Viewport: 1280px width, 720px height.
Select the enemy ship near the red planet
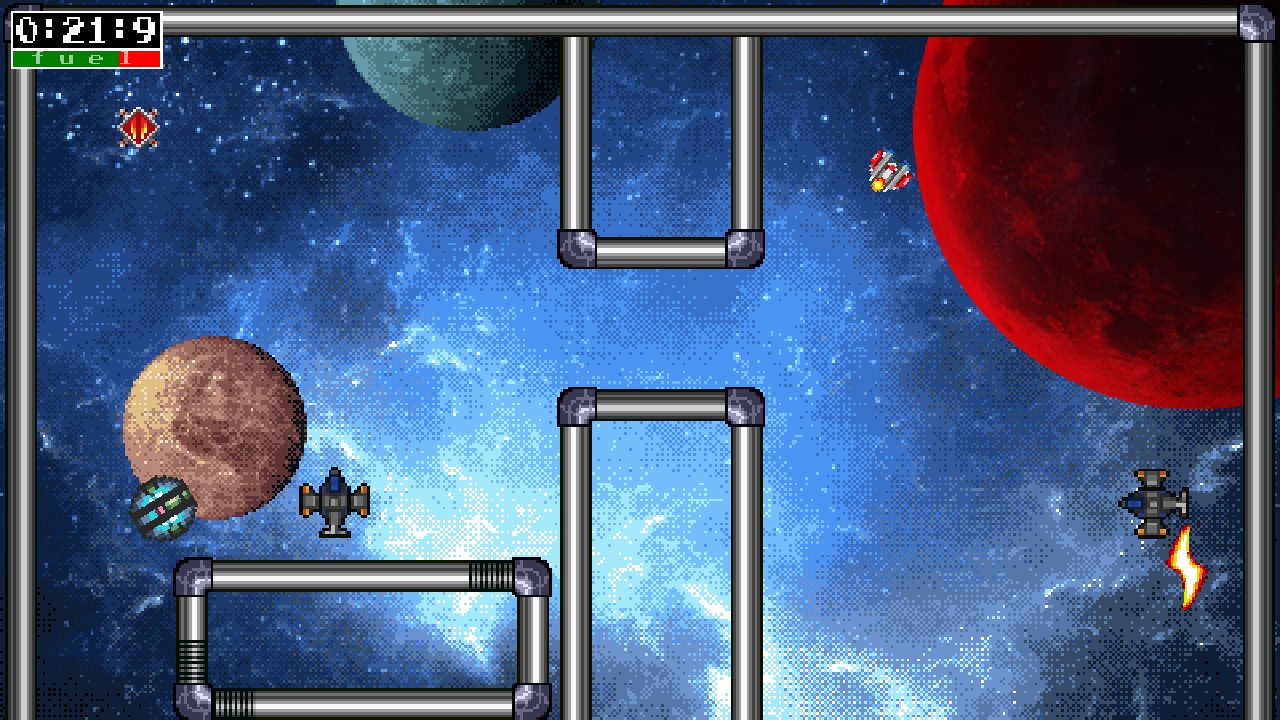click(x=888, y=170)
